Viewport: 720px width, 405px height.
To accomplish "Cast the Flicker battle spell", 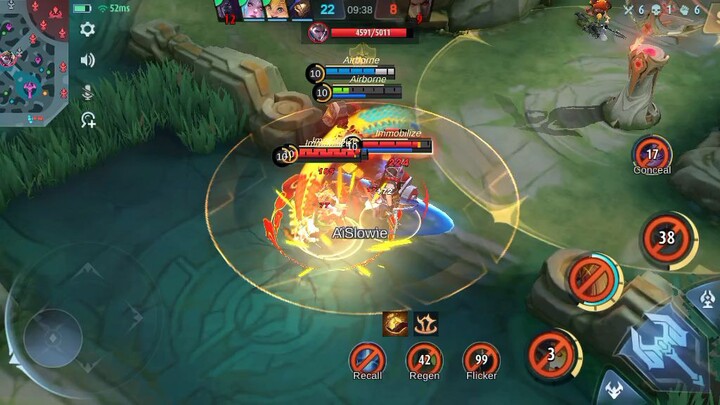I will coord(481,358).
